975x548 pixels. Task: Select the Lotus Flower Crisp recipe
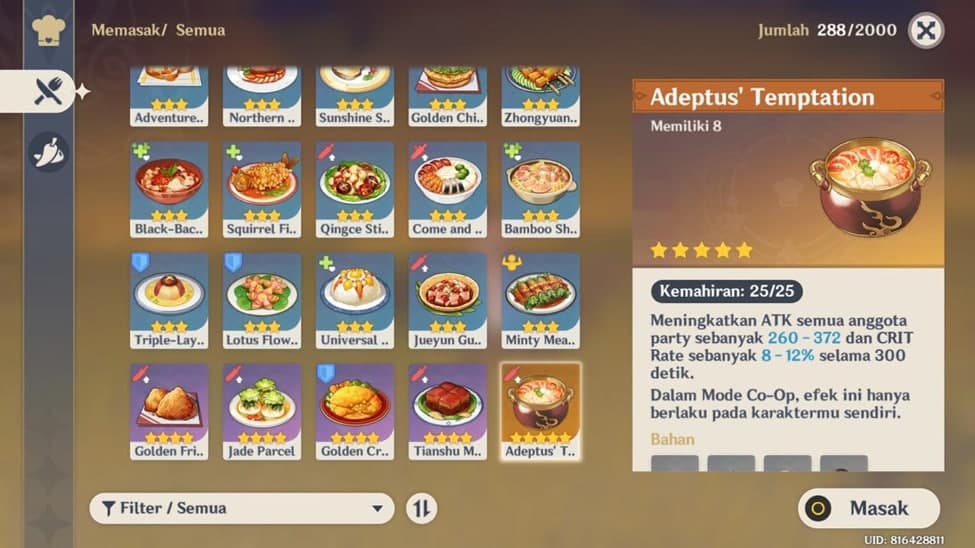[262, 299]
